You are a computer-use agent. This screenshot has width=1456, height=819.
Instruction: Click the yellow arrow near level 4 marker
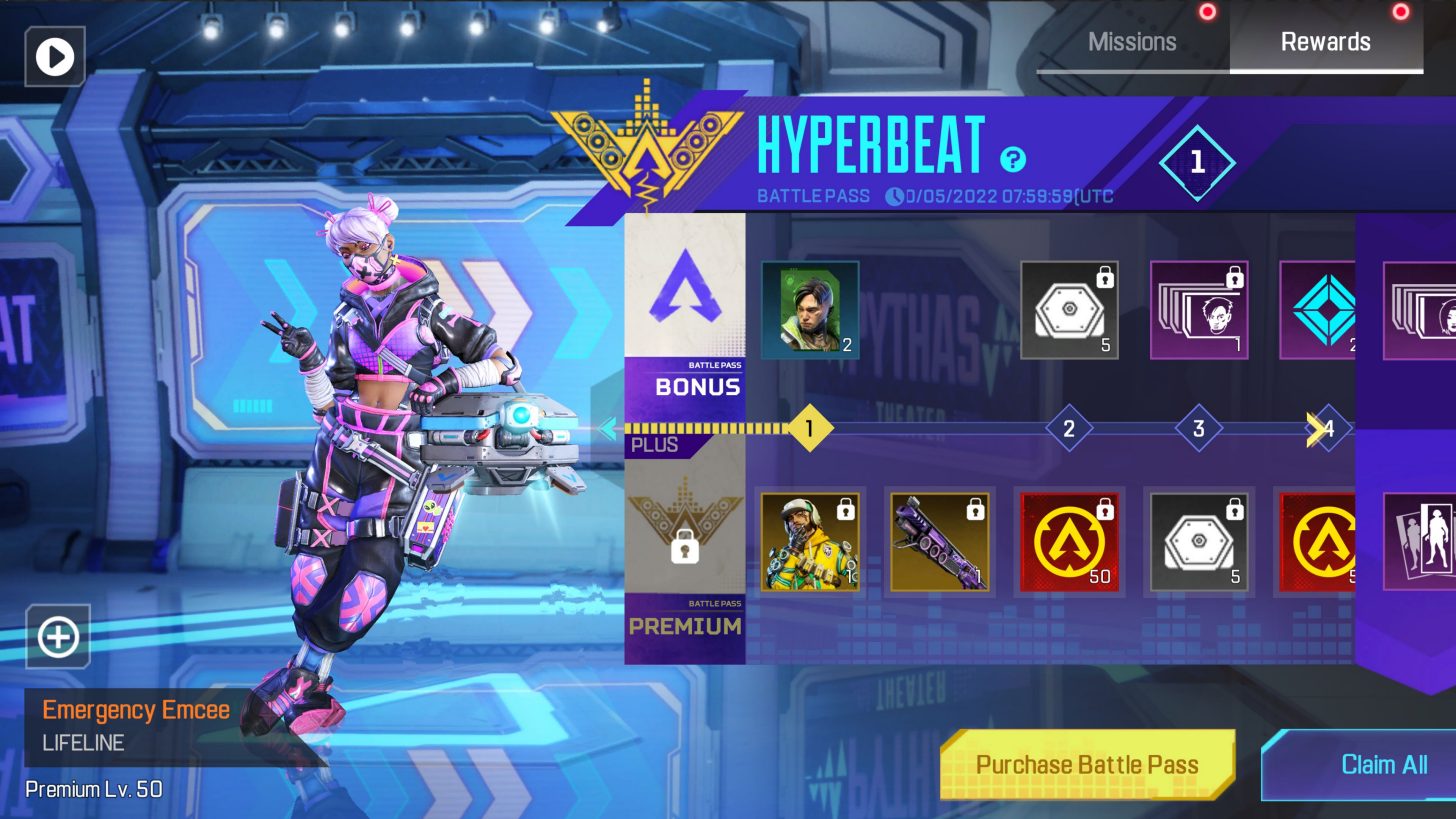tap(1310, 427)
